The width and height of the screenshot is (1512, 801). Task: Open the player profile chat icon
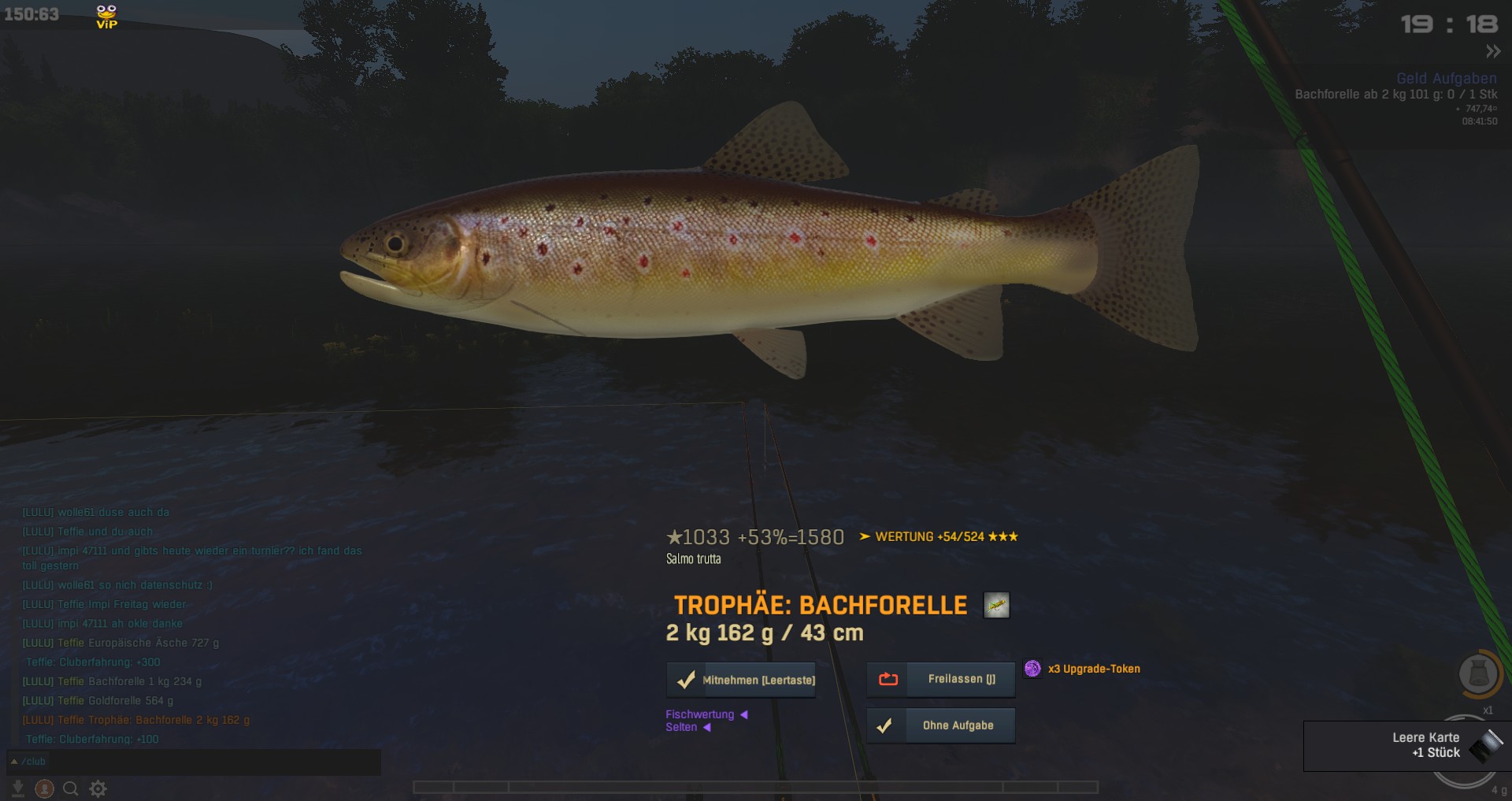click(45, 788)
